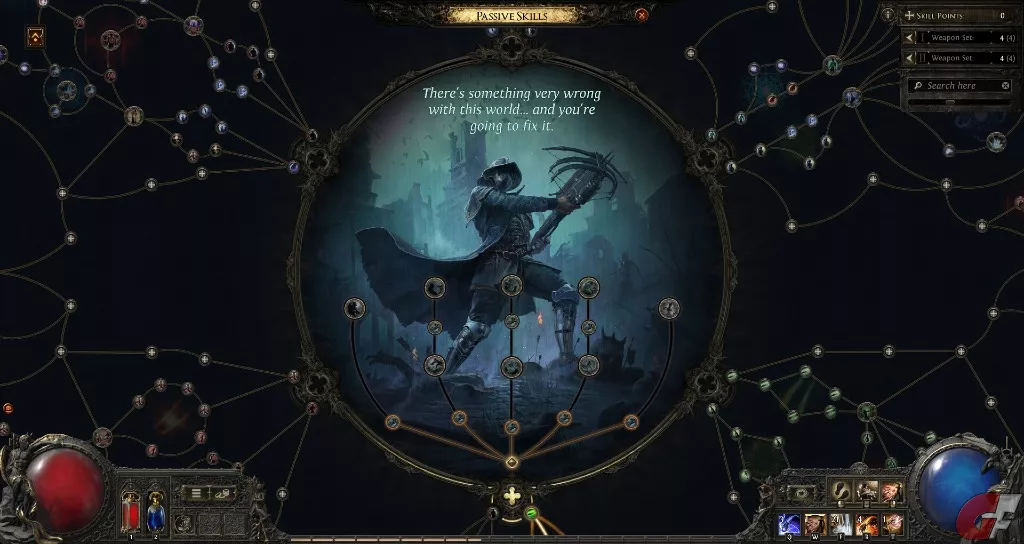Open the three-line menu button

point(197,493)
